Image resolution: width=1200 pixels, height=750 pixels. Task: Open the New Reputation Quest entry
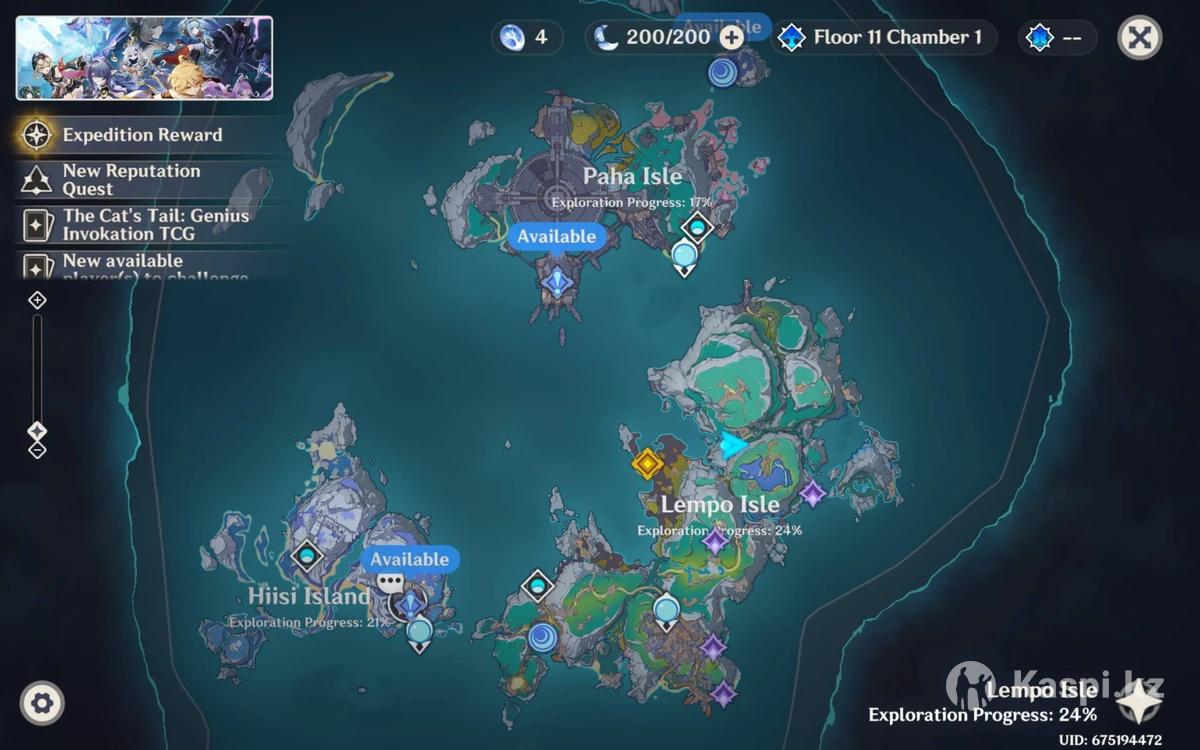tap(131, 180)
